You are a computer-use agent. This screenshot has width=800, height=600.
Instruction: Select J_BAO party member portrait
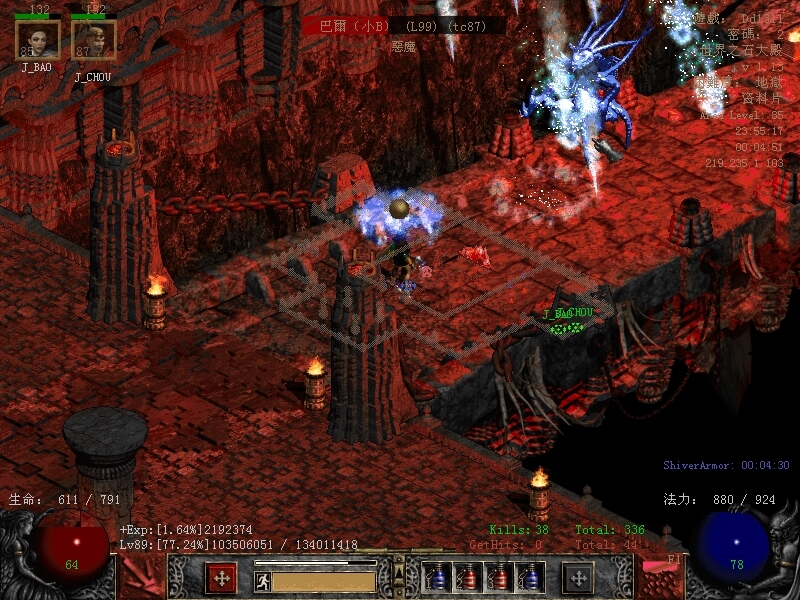(37, 40)
